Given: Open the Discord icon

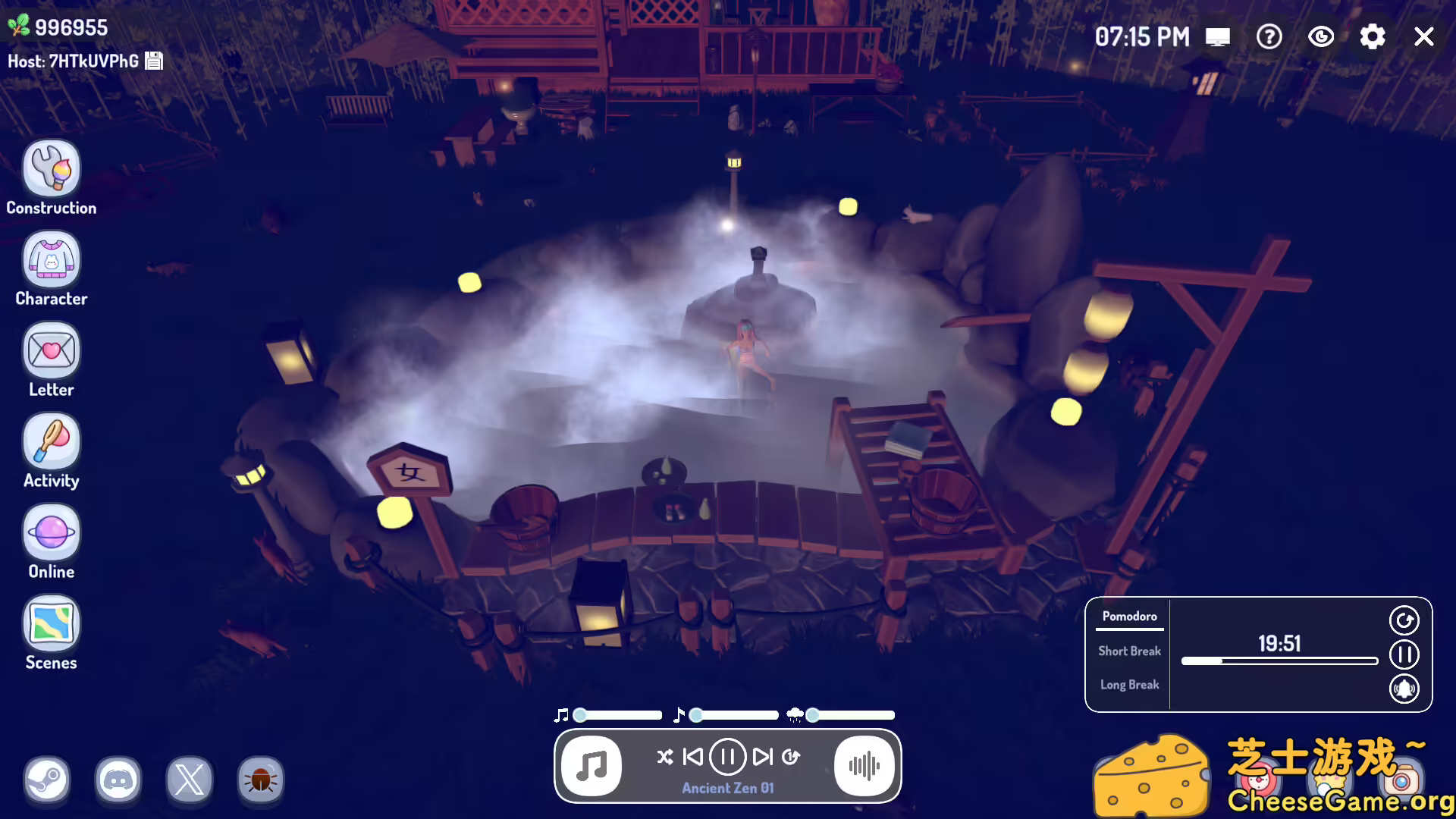Looking at the screenshot, I should click(x=118, y=780).
